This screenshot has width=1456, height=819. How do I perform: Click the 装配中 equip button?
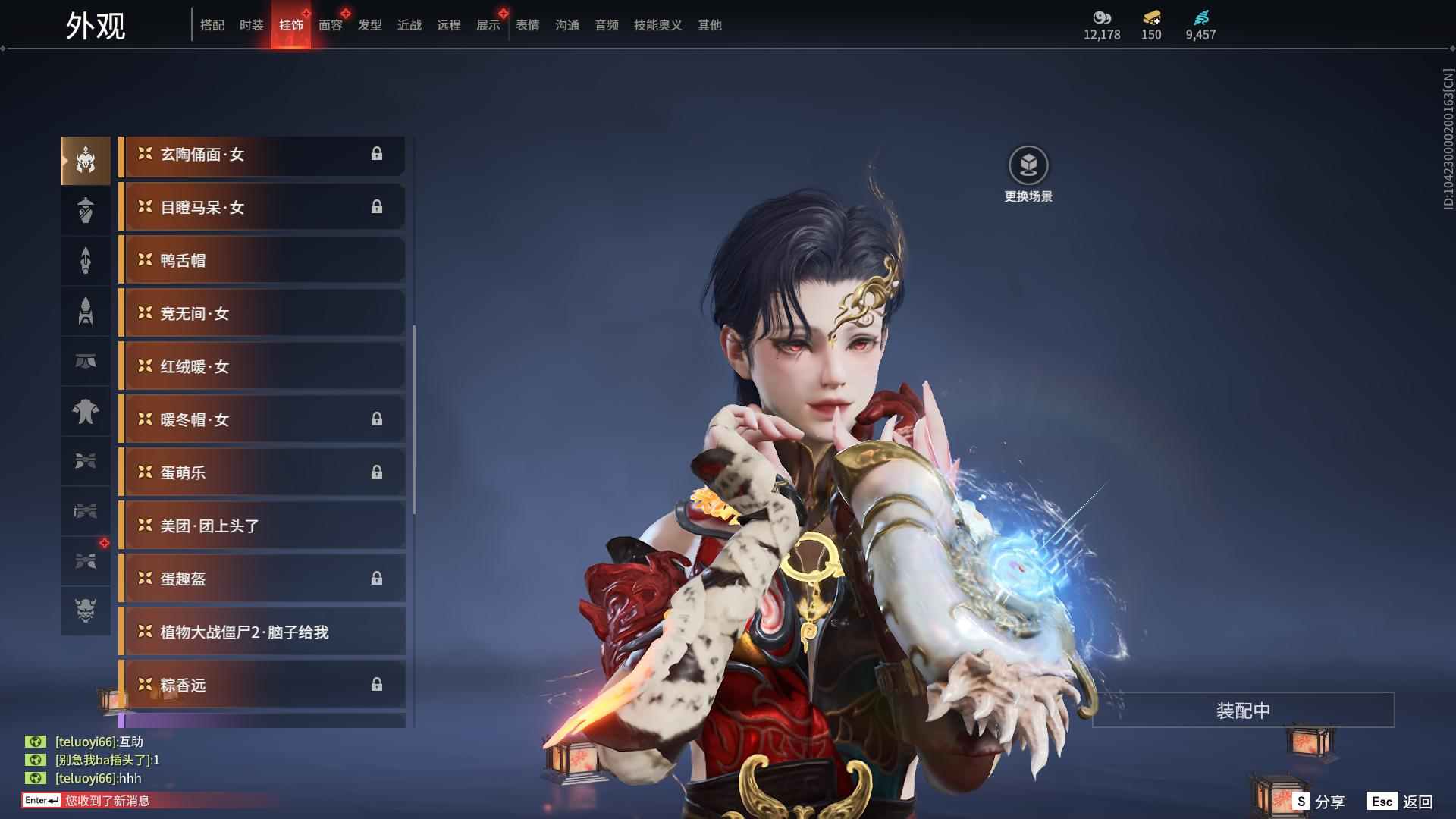[x=1243, y=710]
